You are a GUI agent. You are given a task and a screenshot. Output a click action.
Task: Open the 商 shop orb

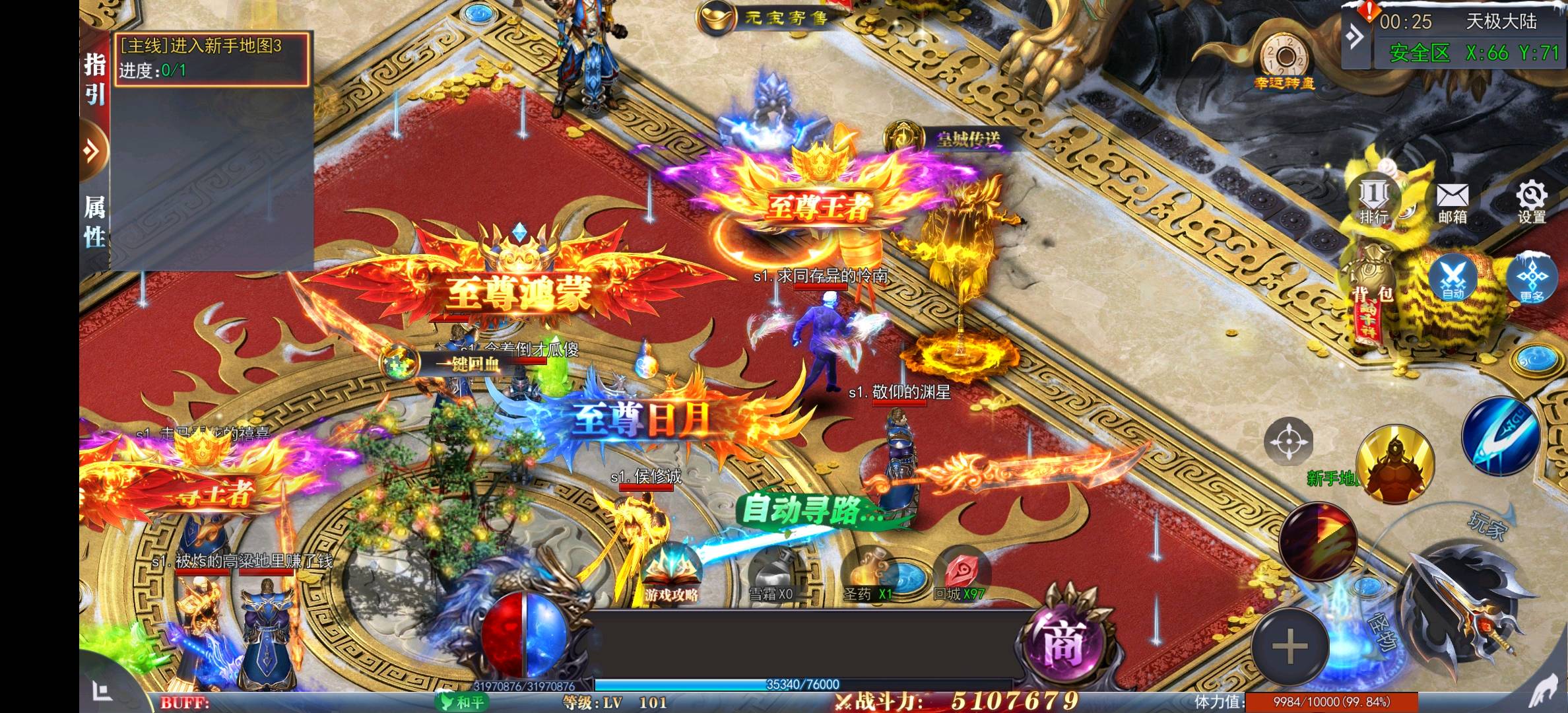(1064, 642)
